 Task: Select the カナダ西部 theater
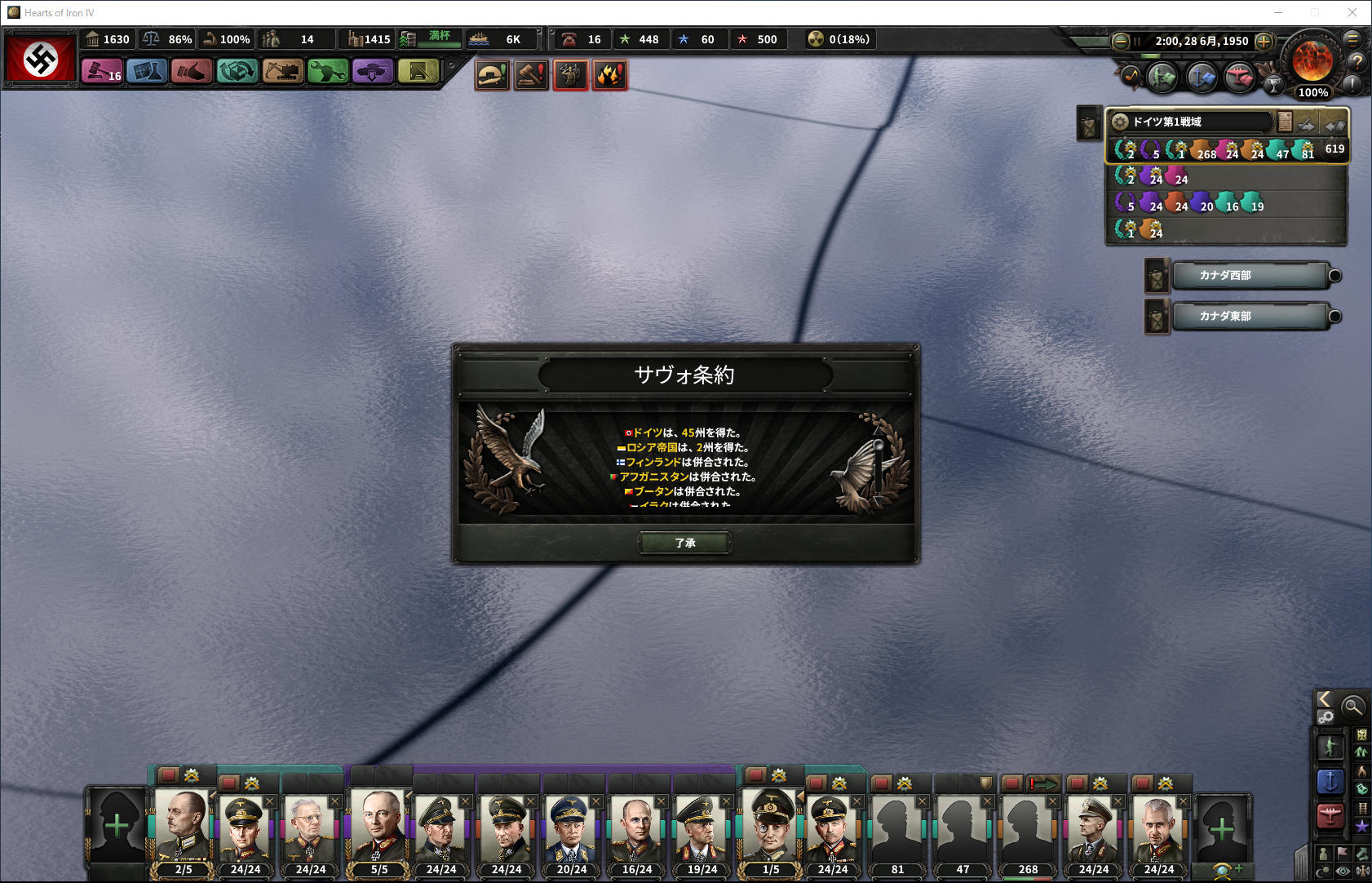pyautogui.click(x=1249, y=276)
